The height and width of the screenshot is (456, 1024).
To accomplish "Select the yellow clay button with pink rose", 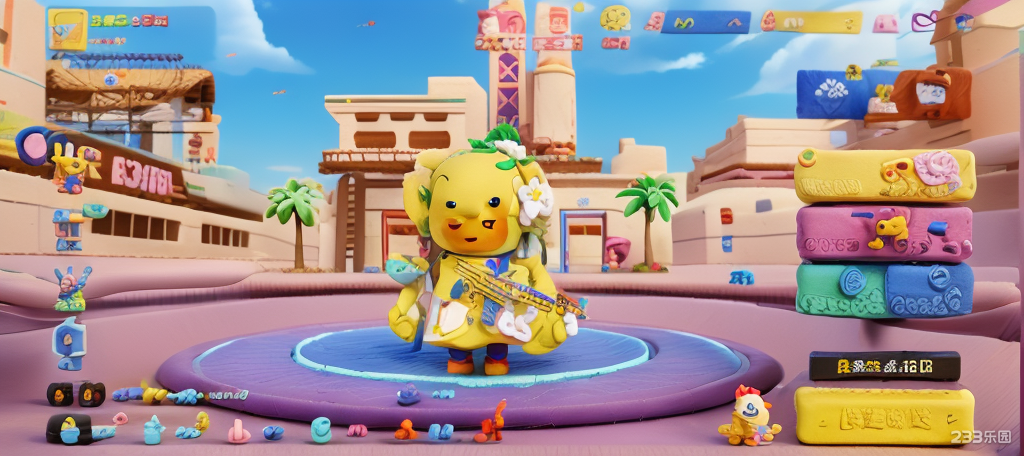I will tap(884, 175).
